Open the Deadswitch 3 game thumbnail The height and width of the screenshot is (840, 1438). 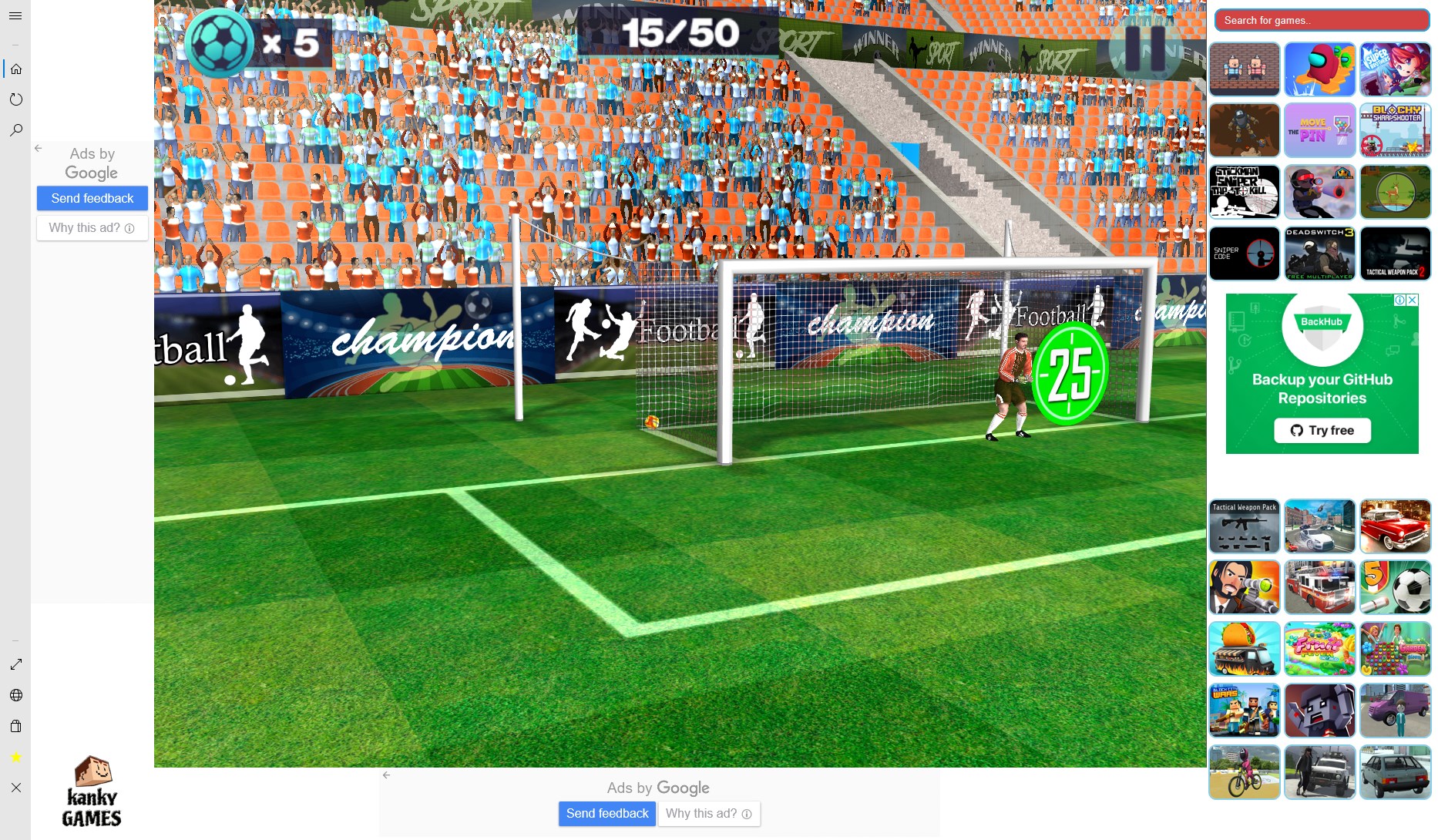pos(1320,254)
